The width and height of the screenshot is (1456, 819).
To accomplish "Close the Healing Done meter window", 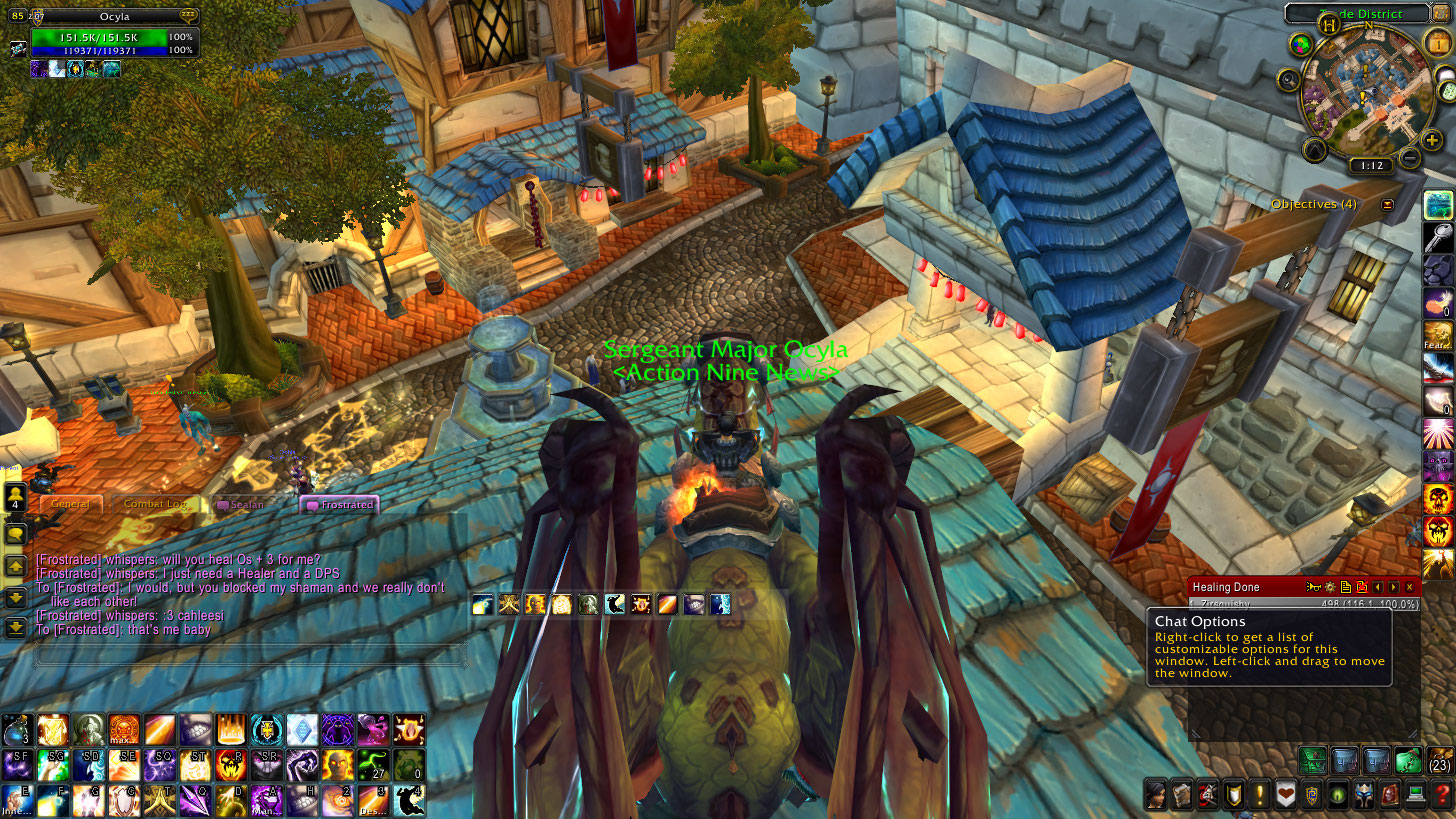I will pos(1410,587).
